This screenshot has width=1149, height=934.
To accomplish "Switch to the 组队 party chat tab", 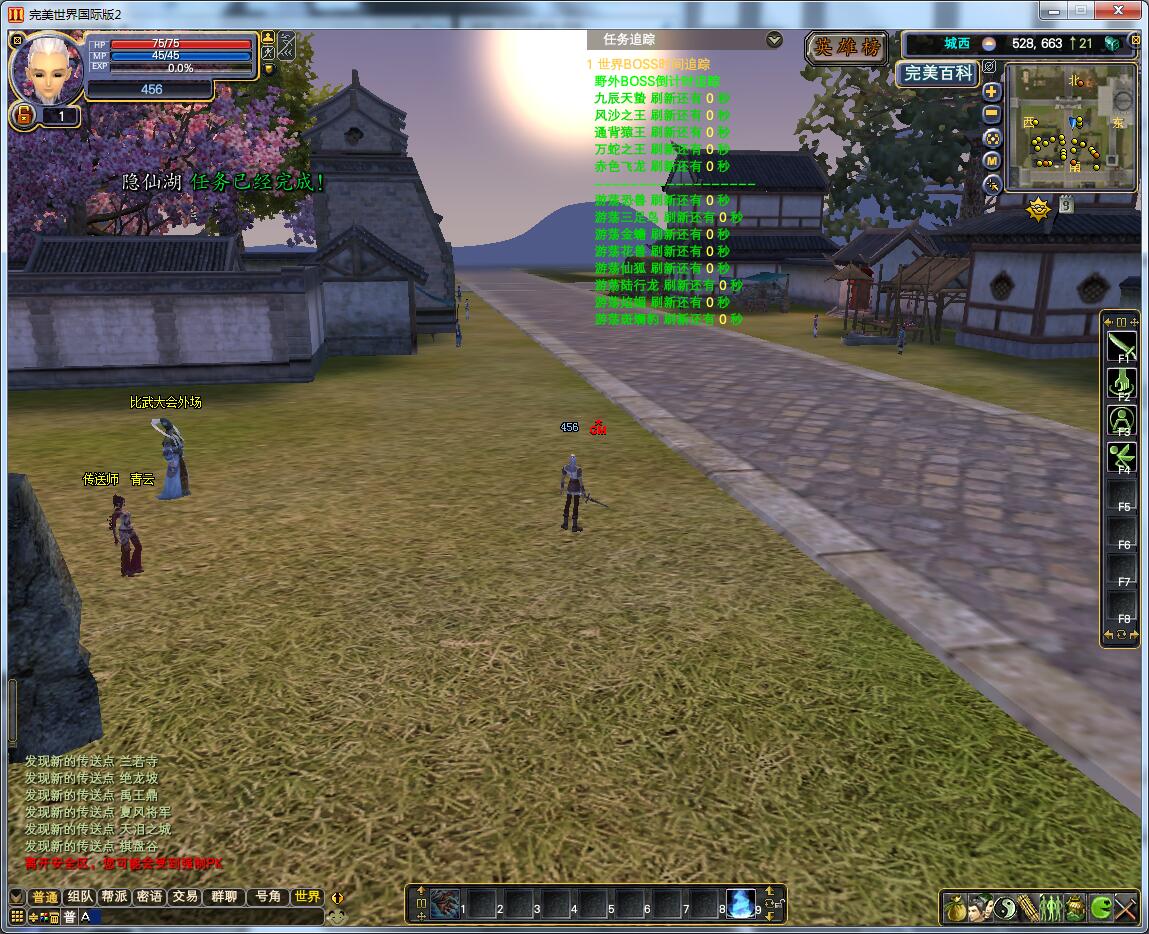I will 80,897.
